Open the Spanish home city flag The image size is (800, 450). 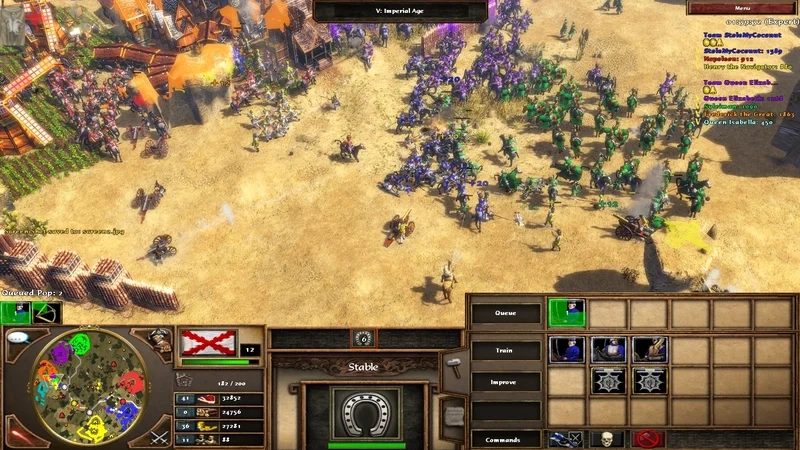[x=208, y=343]
